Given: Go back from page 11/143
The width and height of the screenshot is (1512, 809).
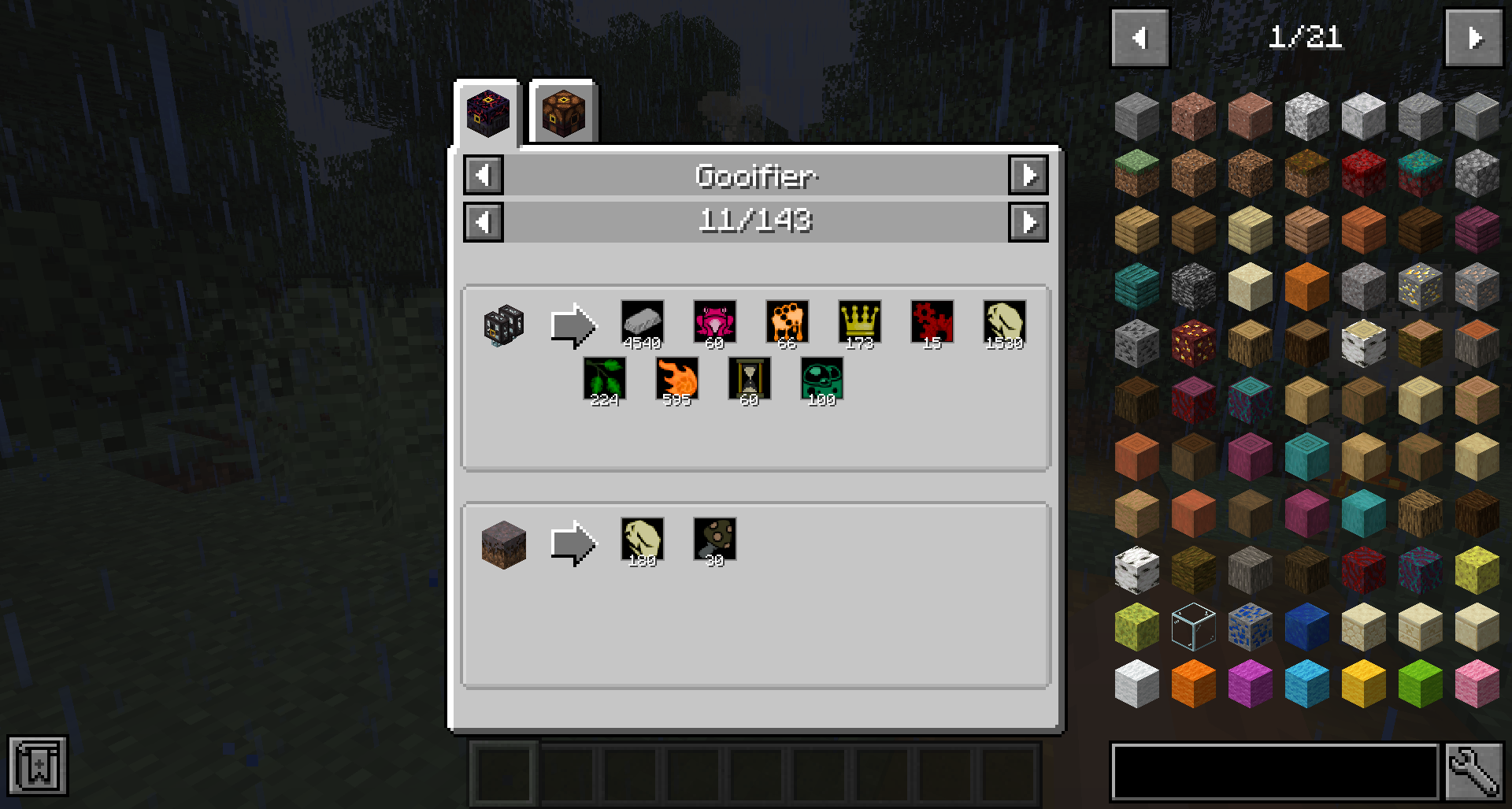Looking at the screenshot, I should [484, 221].
